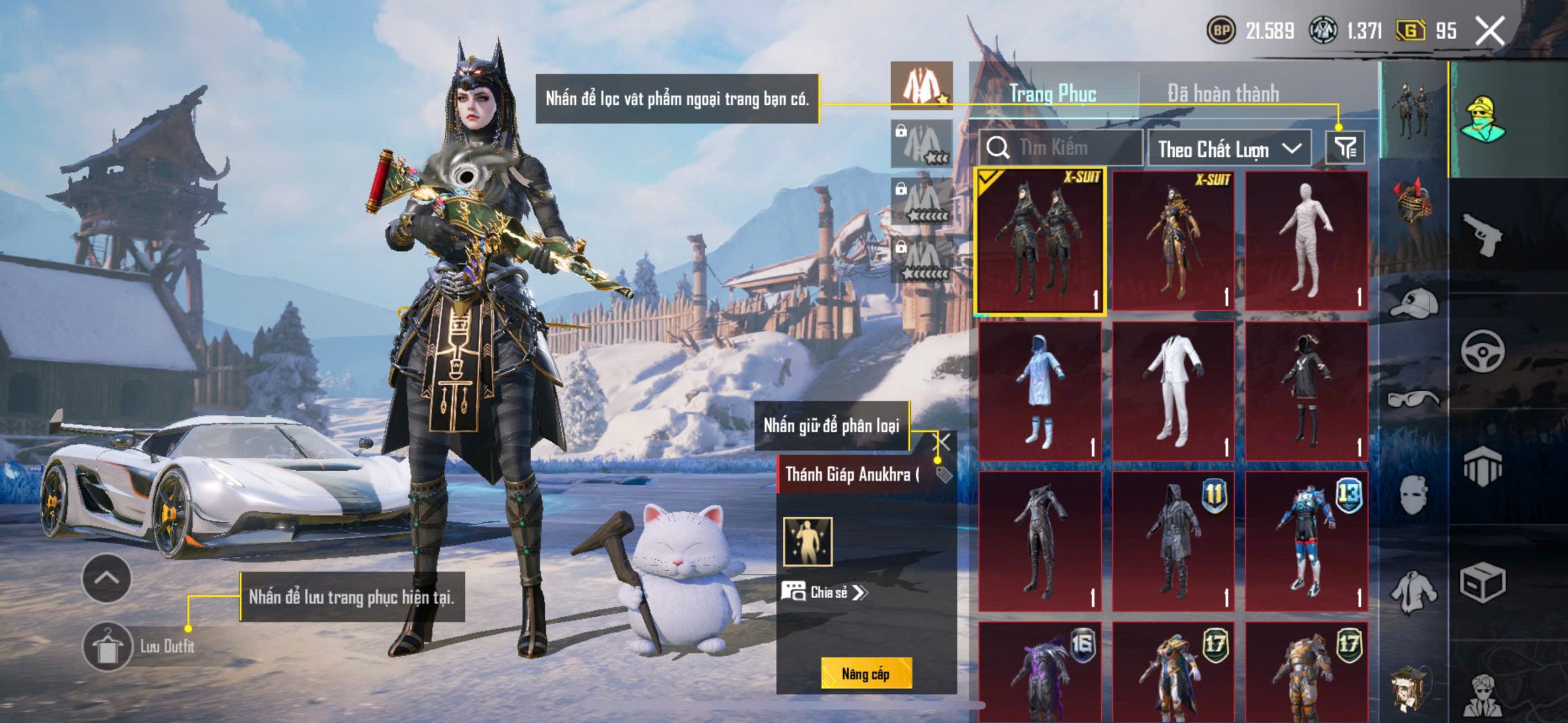The height and width of the screenshot is (723, 1568).
Task: Tap the Nâng cấp upgrade button
Action: 865,673
